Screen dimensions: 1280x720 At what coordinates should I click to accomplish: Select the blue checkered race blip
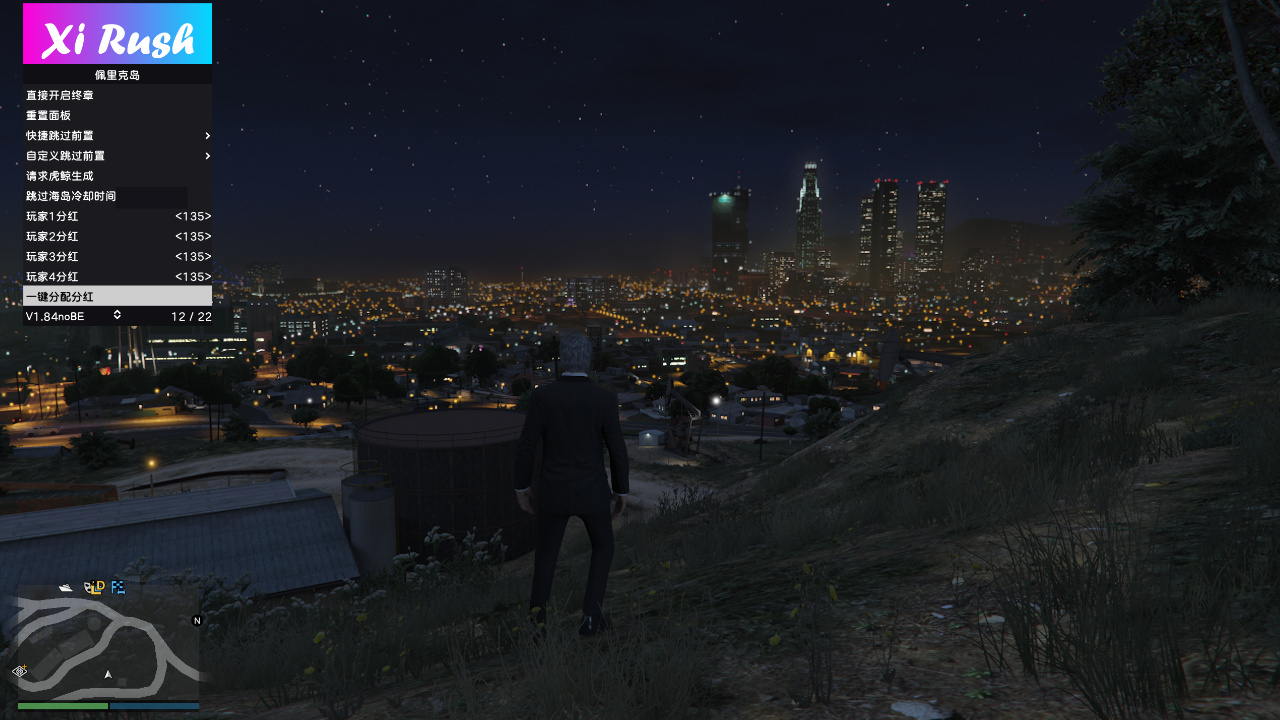[x=118, y=587]
